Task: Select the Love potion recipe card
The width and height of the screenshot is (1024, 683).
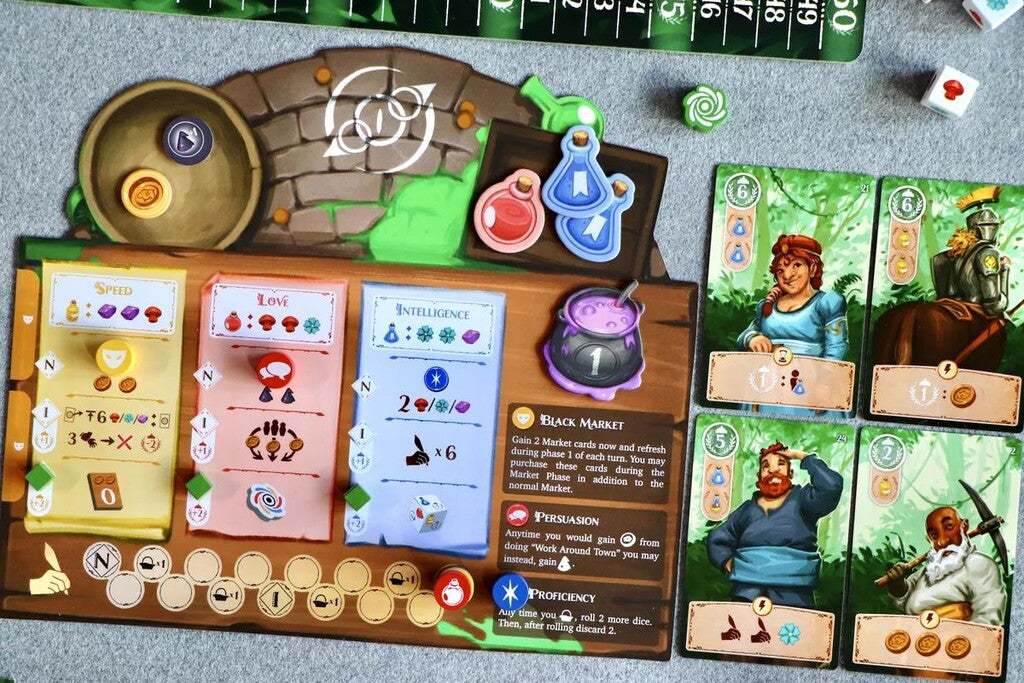Action: 272,400
